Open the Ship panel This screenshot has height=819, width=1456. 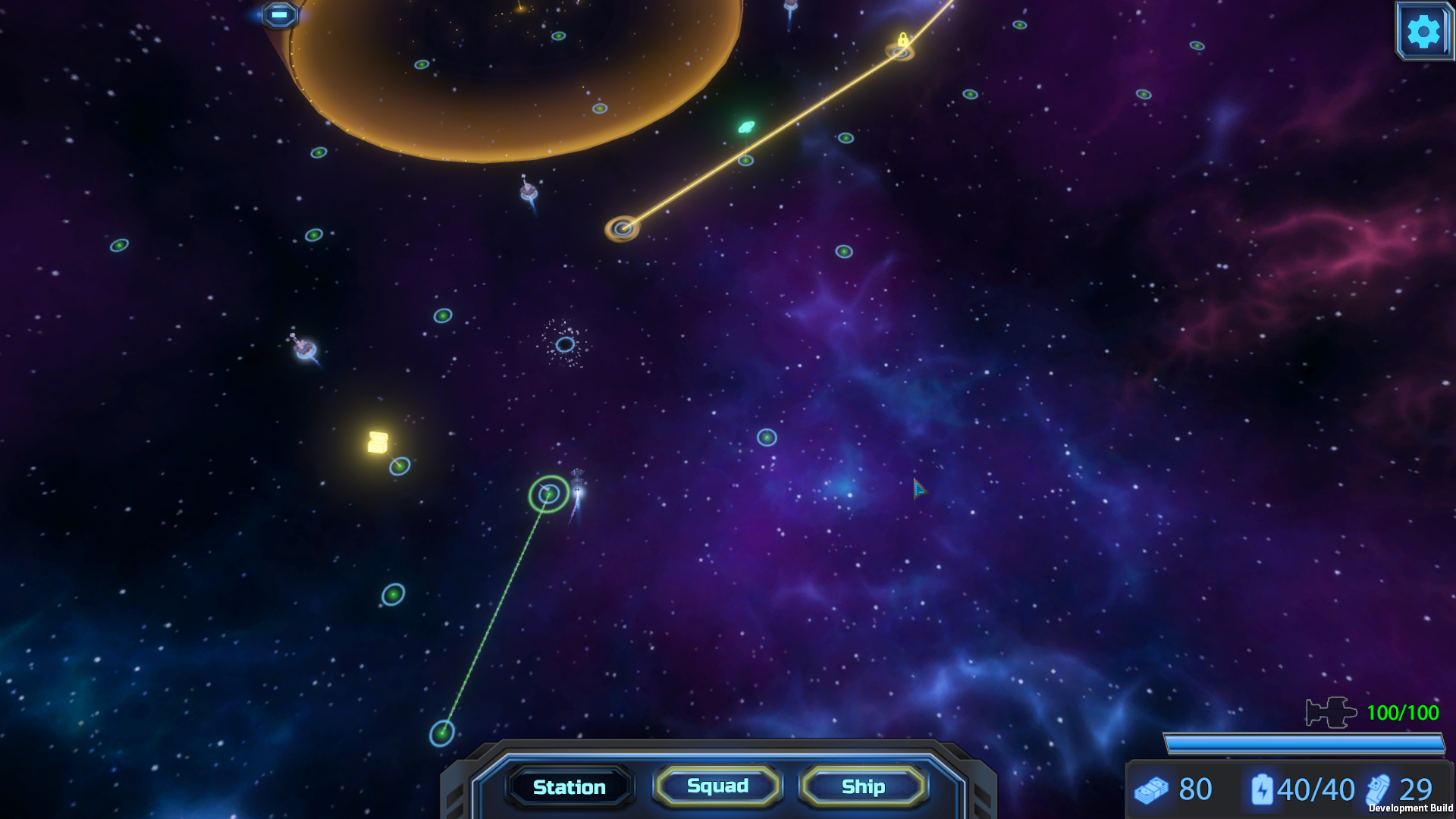click(864, 787)
